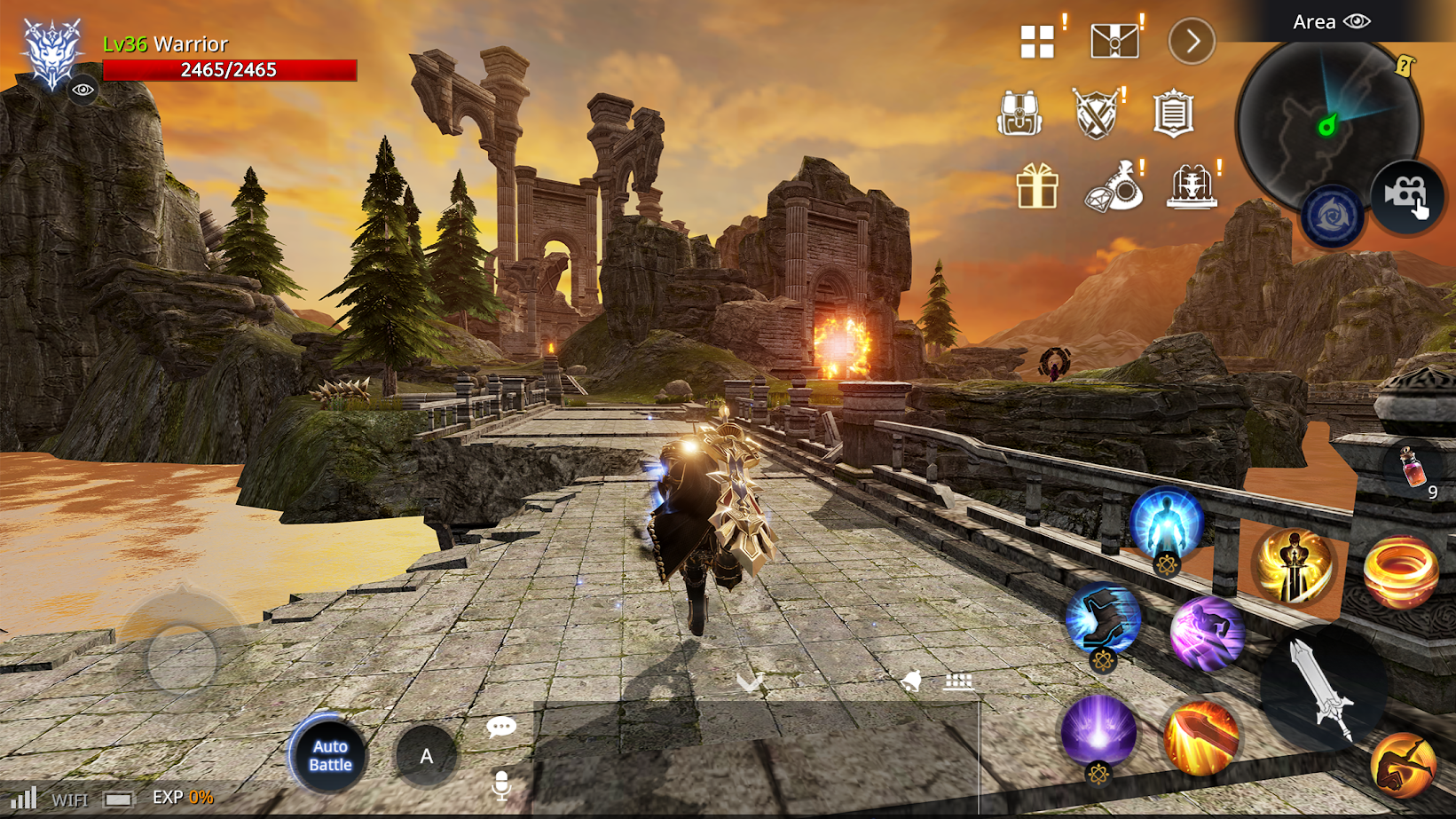Collapse the menu with the arrow button

(1192, 41)
